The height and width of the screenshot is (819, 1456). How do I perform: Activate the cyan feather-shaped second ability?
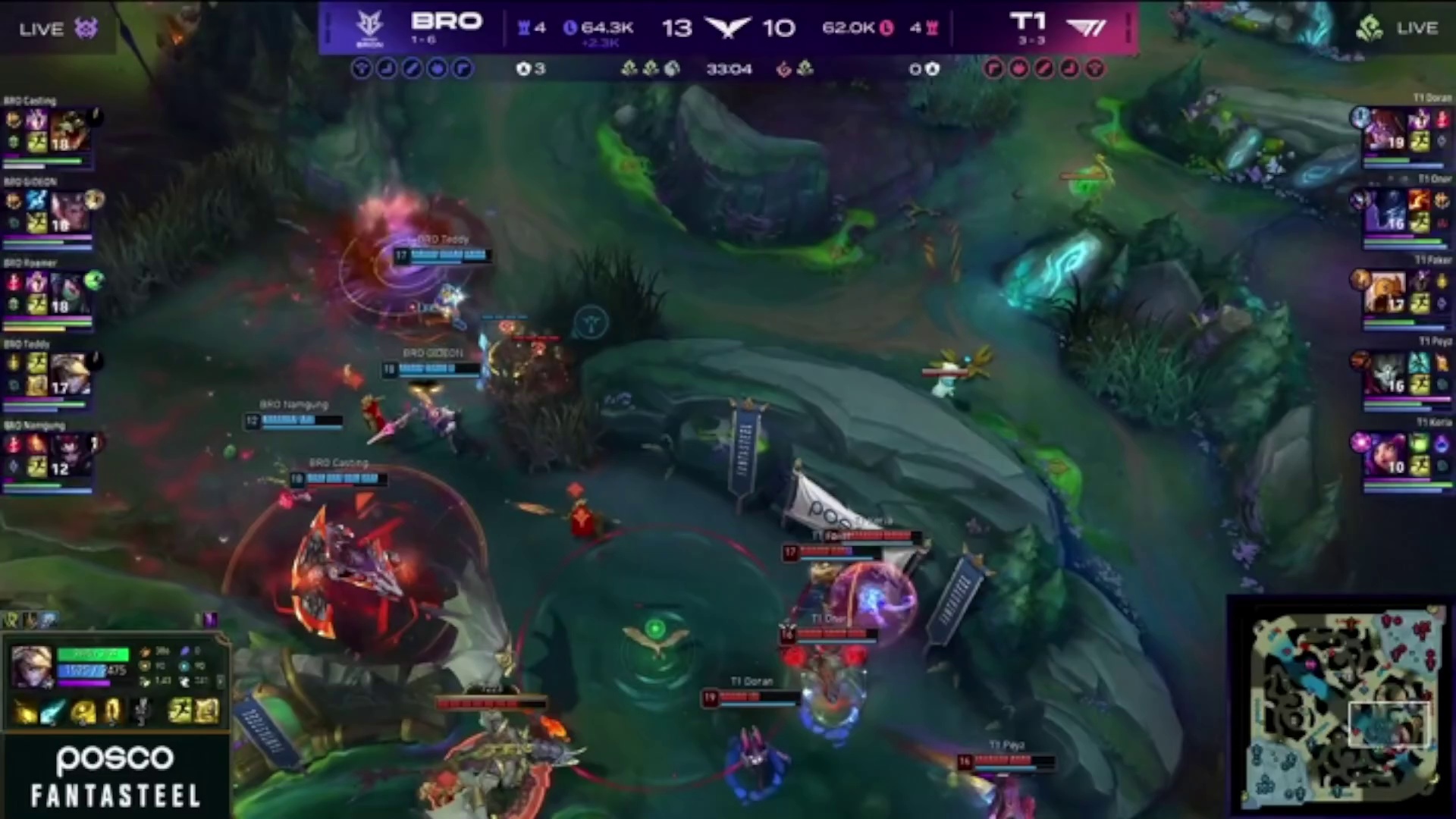point(54,712)
